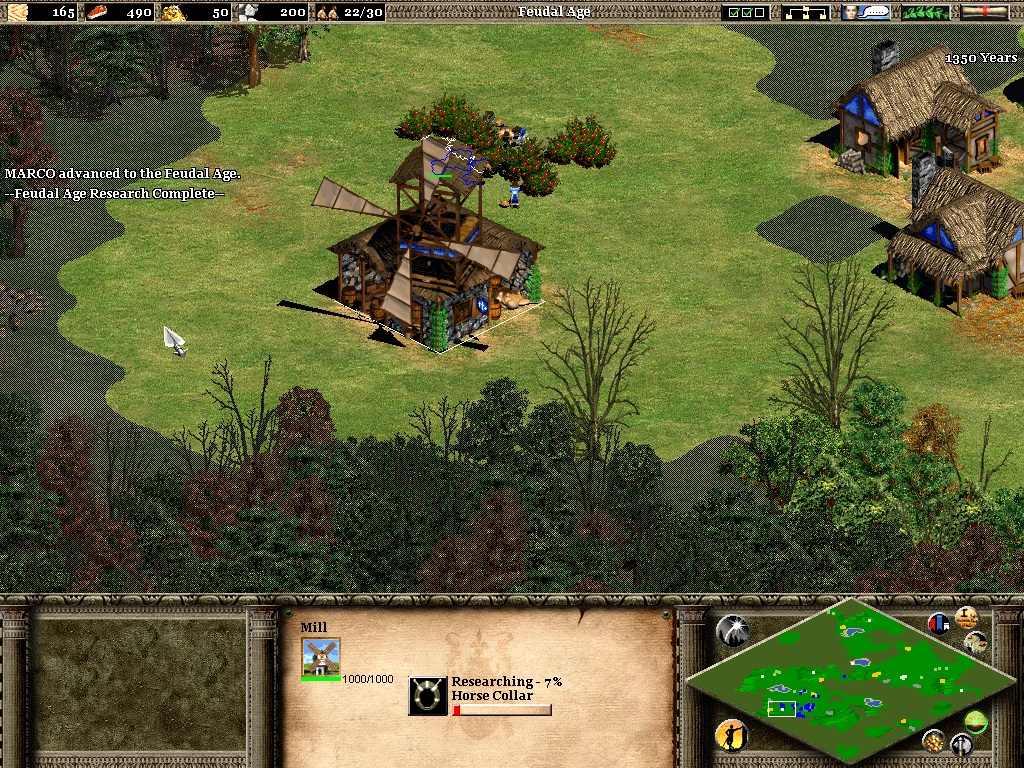Open the scroll game menu
1024x768 pixels.
pyautogui.click(x=984, y=12)
